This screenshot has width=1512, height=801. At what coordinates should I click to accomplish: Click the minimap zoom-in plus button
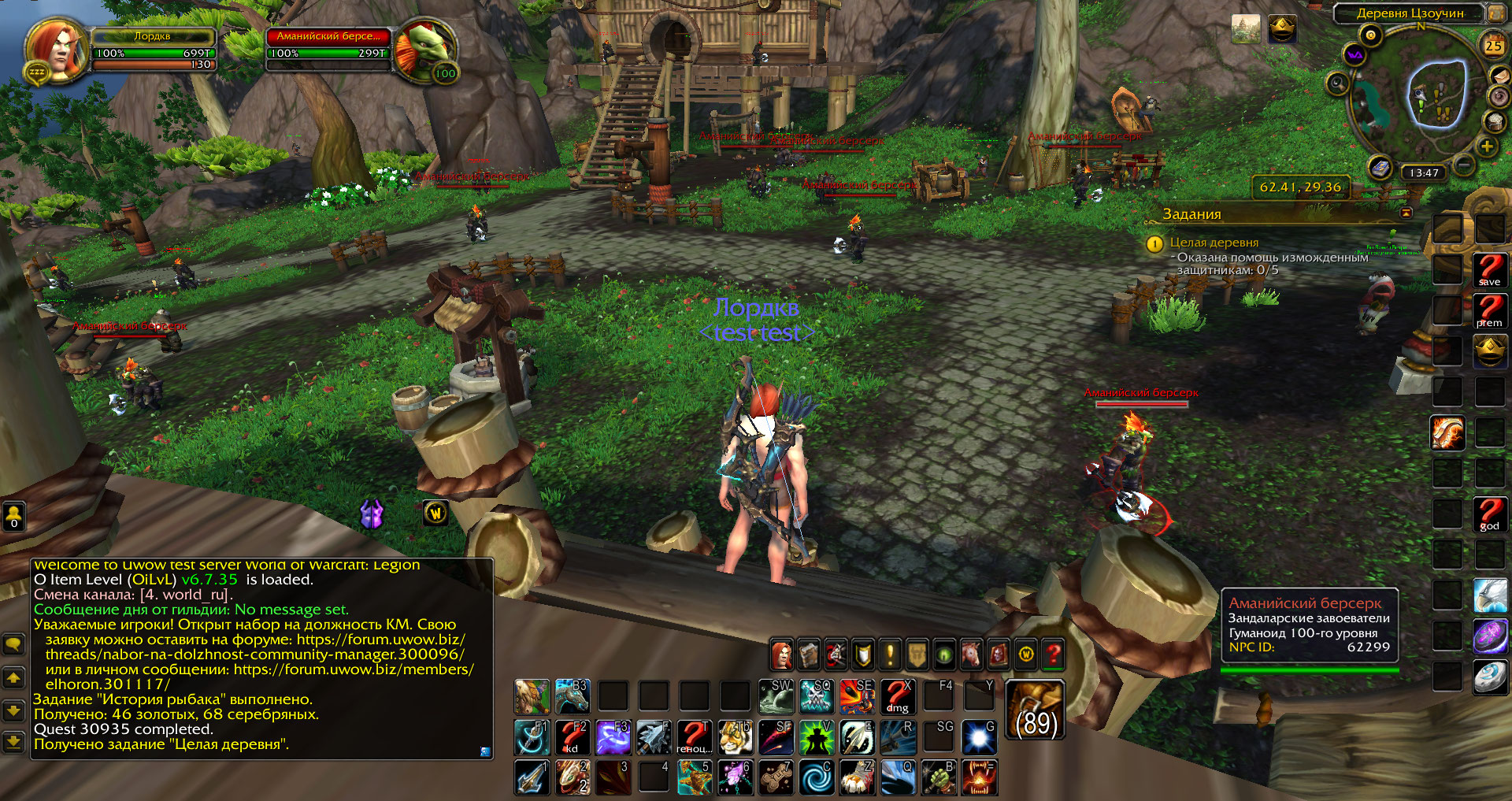tap(1487, 146)
